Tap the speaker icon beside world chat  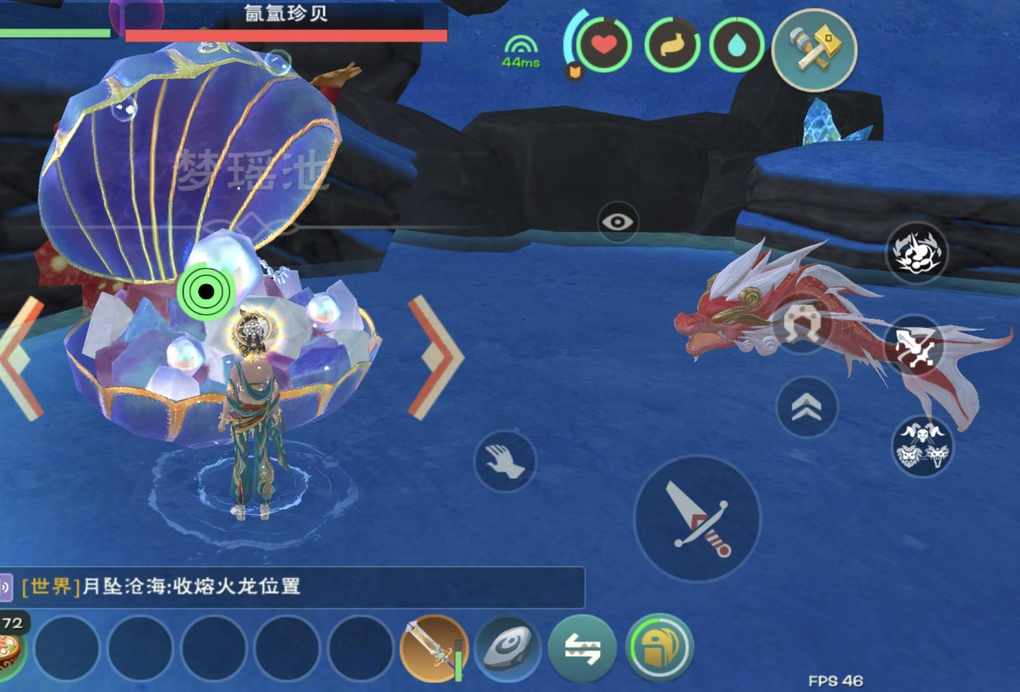[6, 587]
